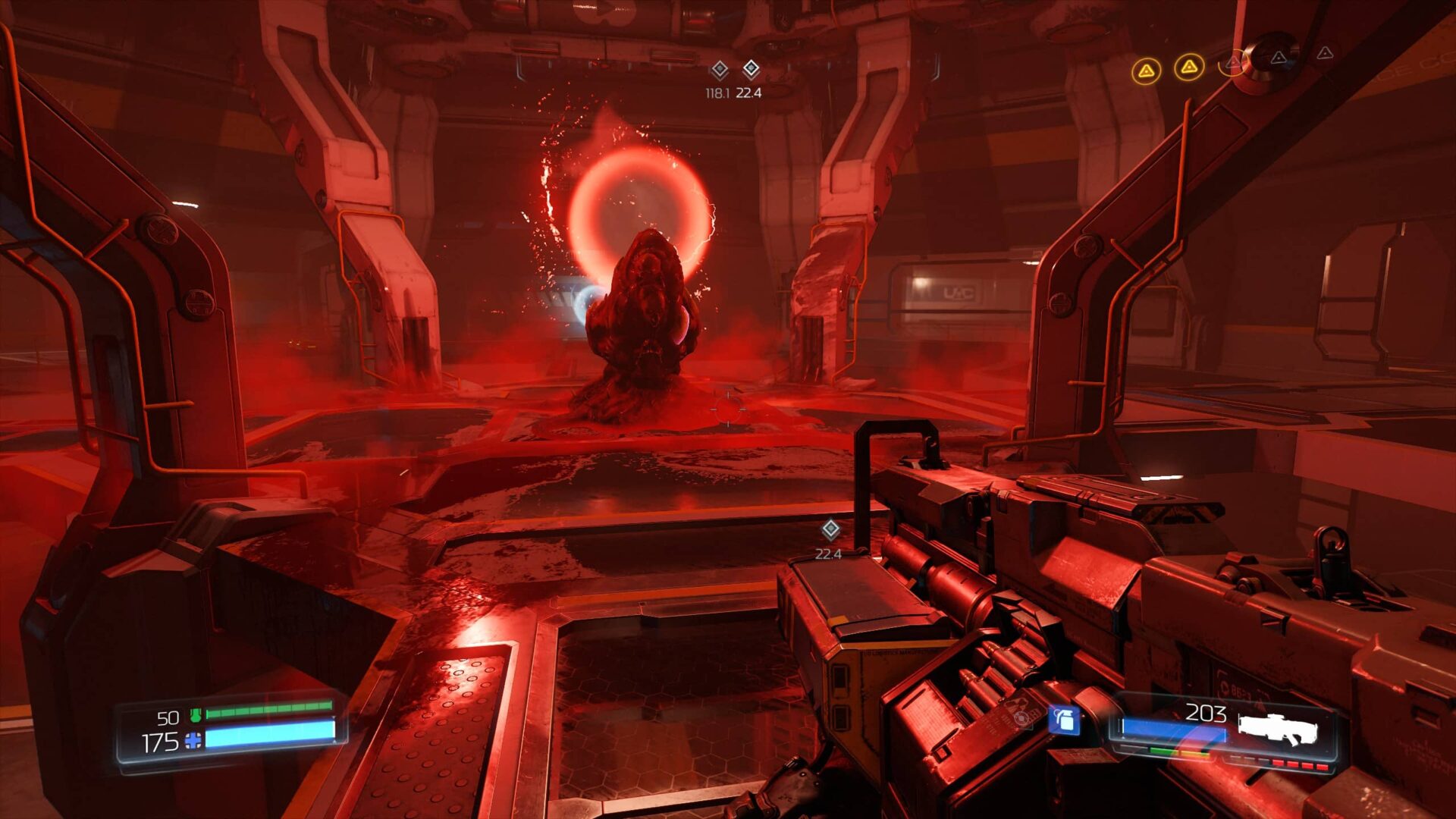
Task: Click the heavy assault rifle weapon icon
Action: point(1278,729)
